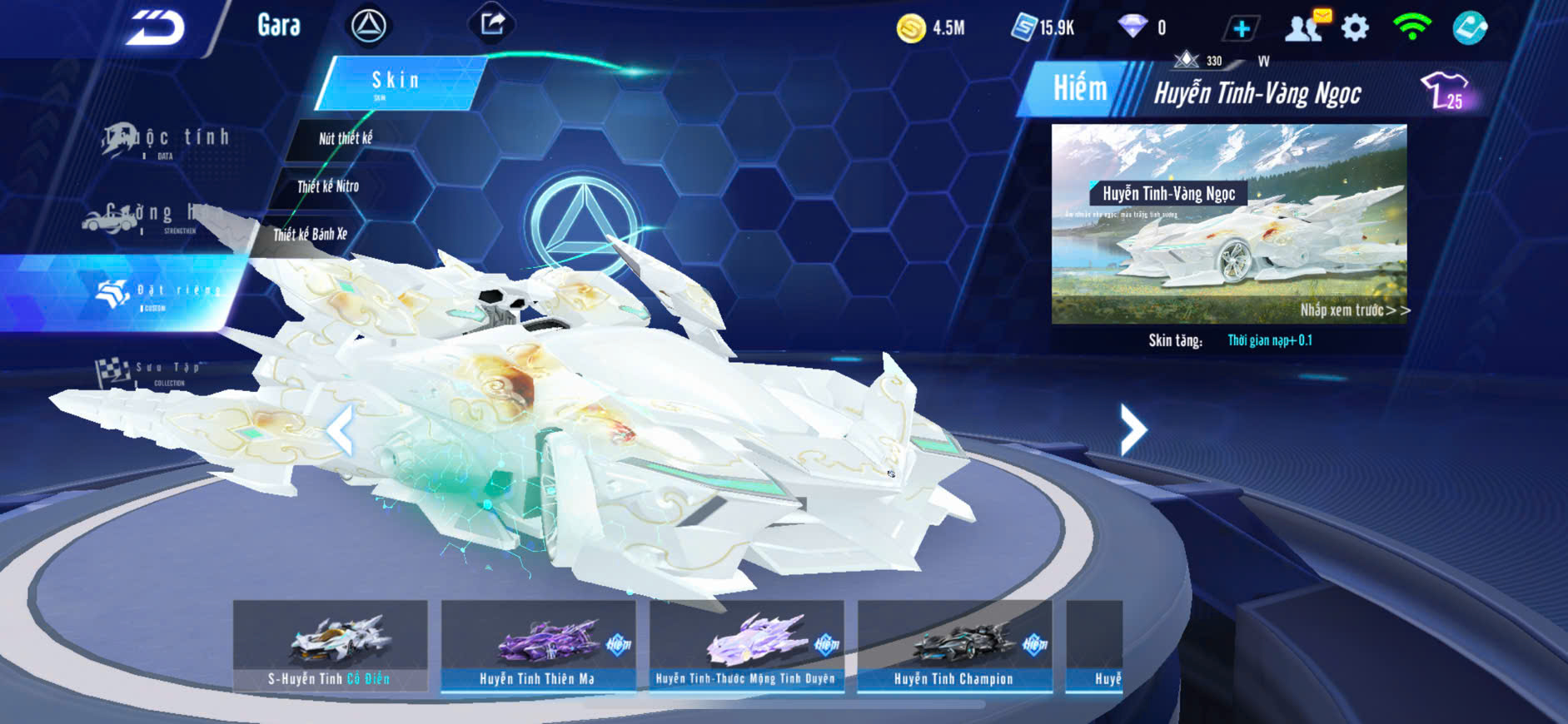Click the plus button to add currency
The image size is (1568, 724).
1241,28
